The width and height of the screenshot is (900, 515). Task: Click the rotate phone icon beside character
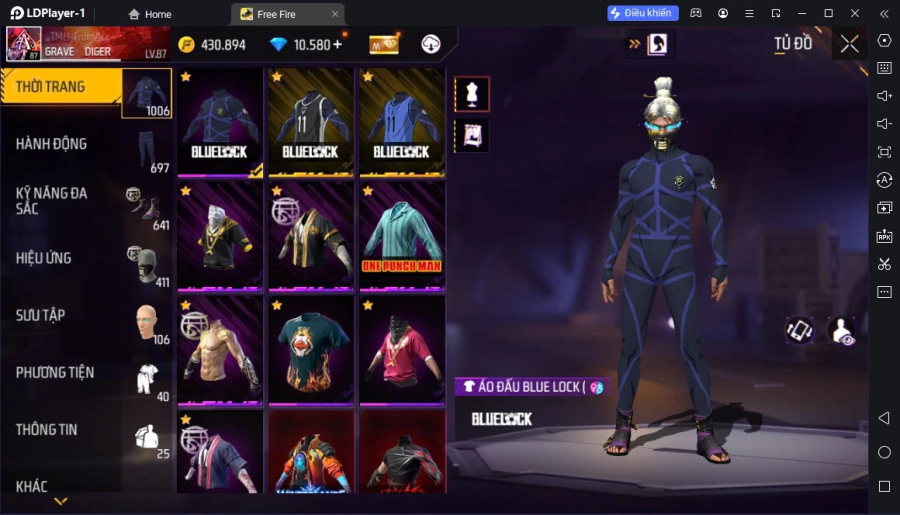799,331
